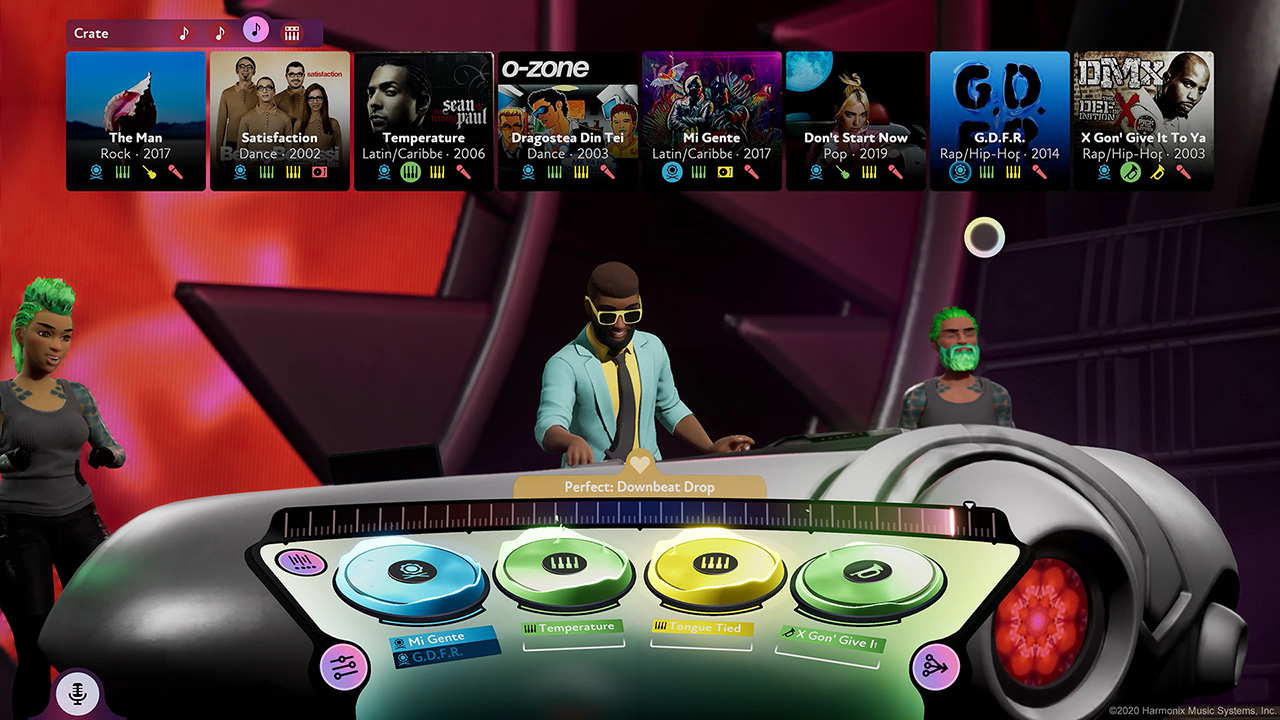Click the guitar icon on the Don't Start Now card

click(844, 171)
